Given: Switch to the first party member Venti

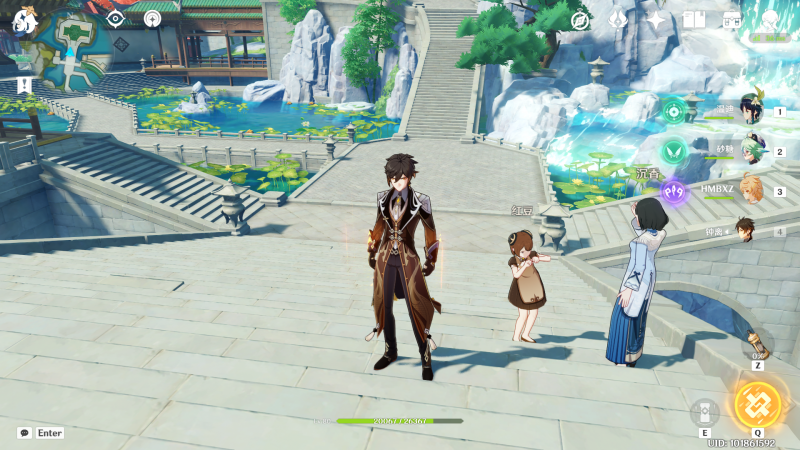Looking at the screenshot, I should click(752, 113).
